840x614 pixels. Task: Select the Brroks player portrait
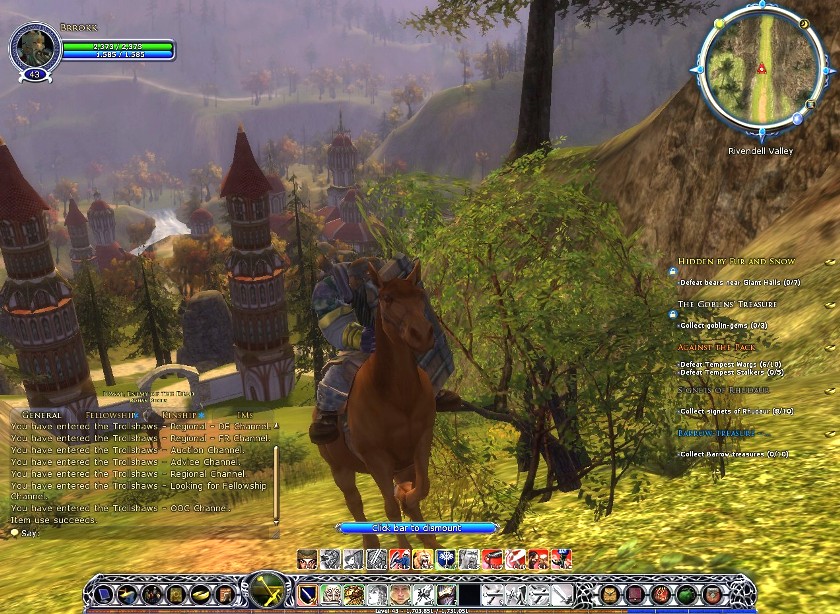[x=29, y=48]
